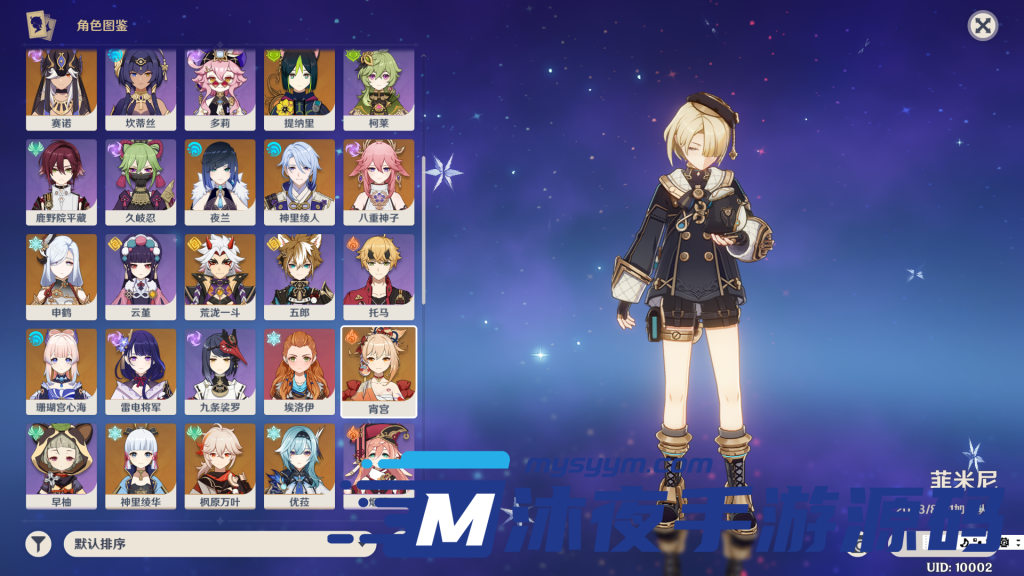
Task: Select the 申鹤 character card
Action: coord(61,276)
